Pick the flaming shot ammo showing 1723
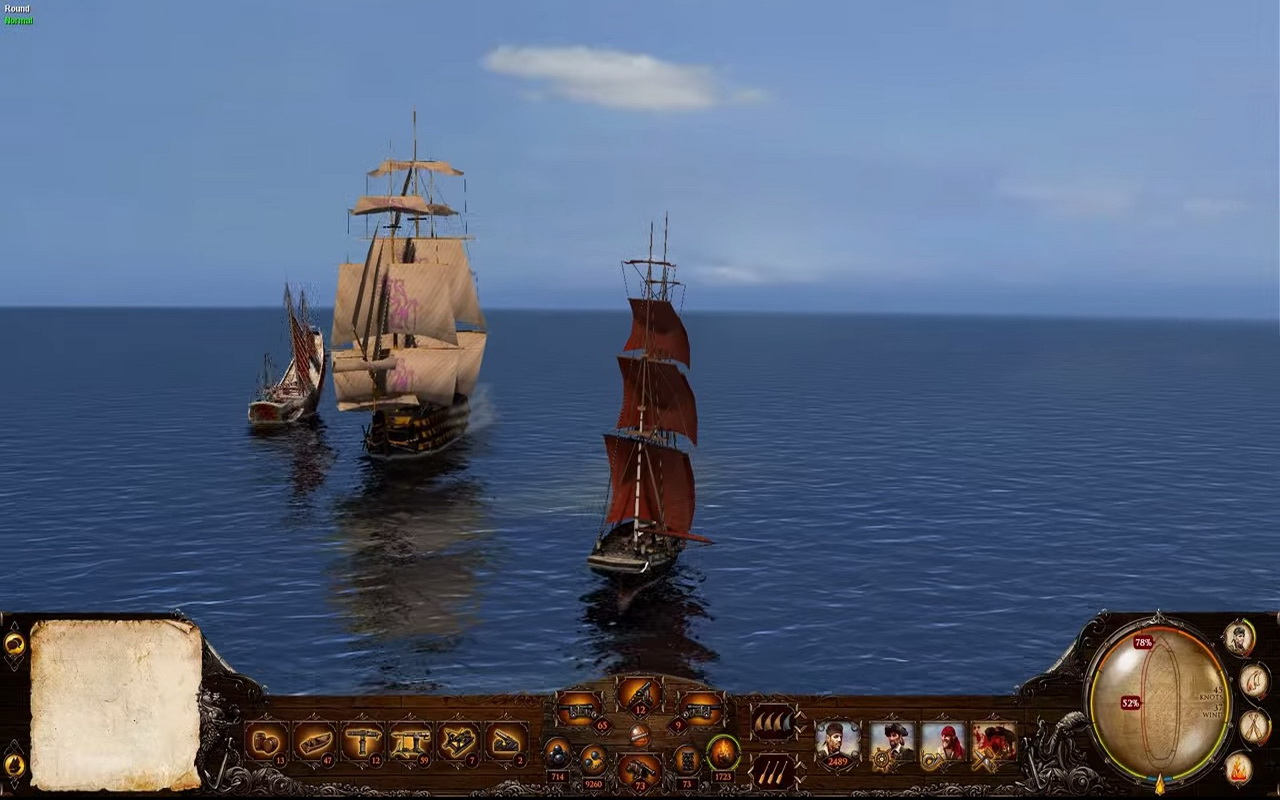 pyautogui.click(x=722, y=753)
